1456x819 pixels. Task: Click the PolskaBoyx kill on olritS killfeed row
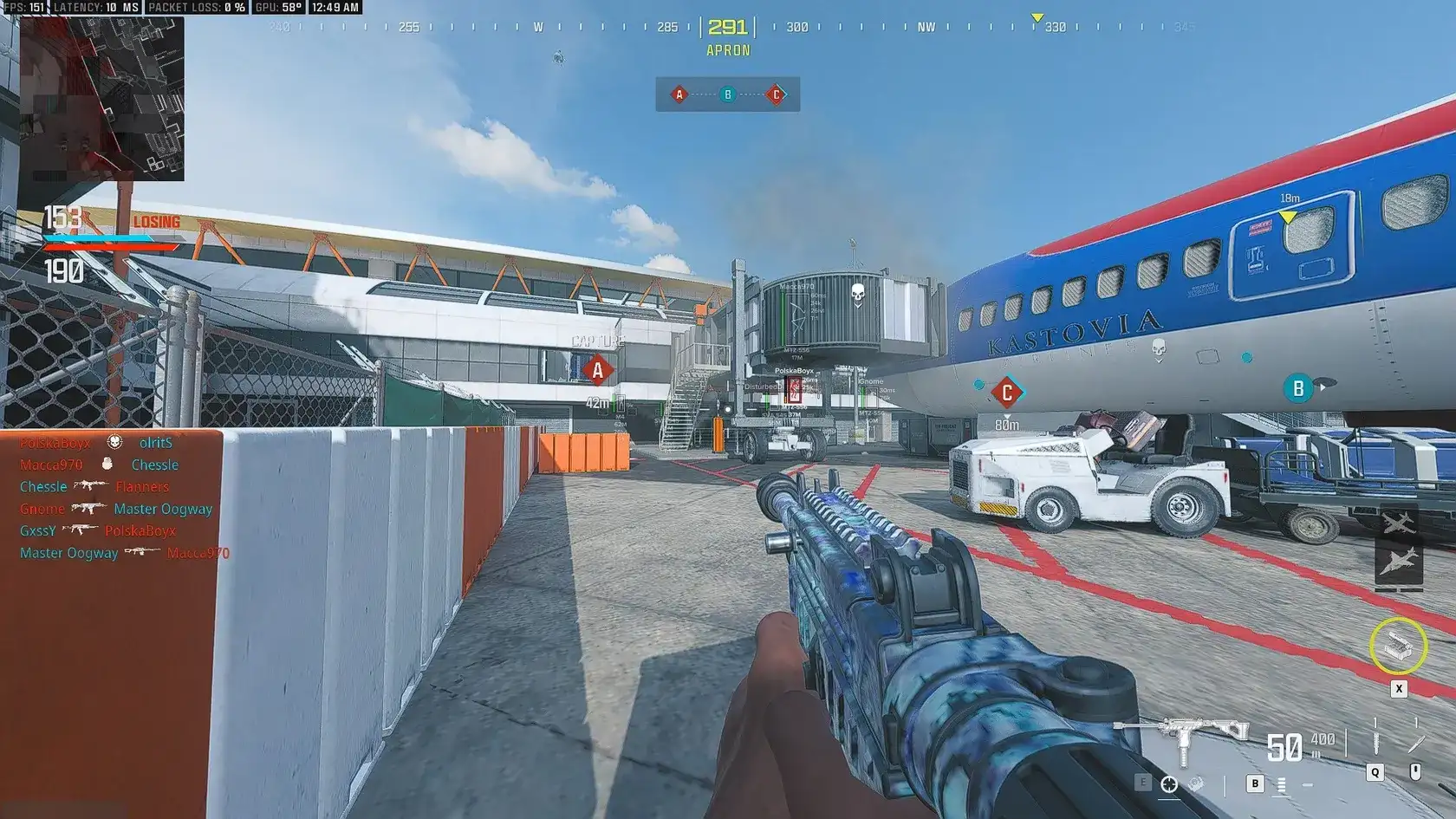point(95,443)
